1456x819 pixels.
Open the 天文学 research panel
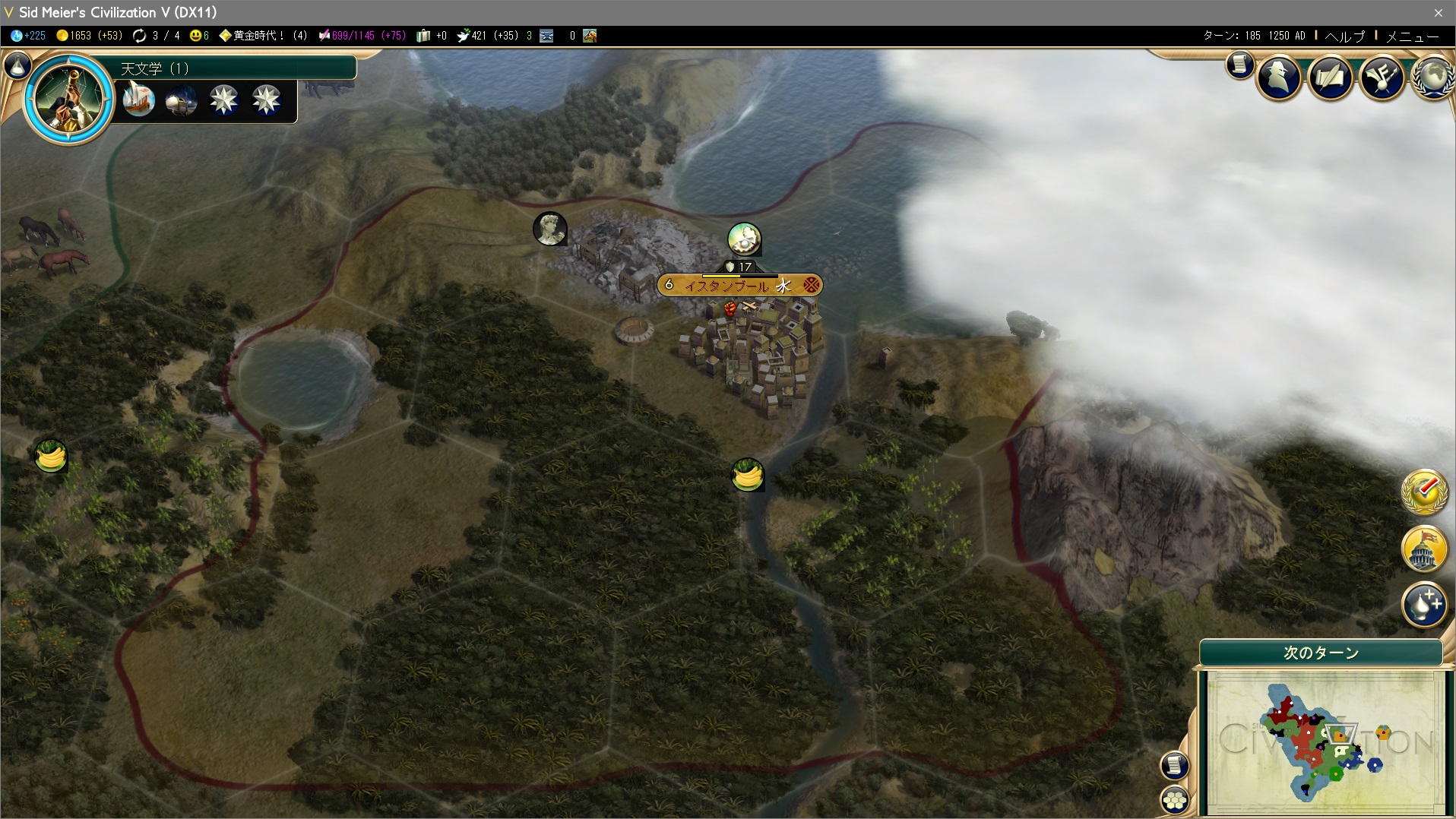tap(236, 68)
